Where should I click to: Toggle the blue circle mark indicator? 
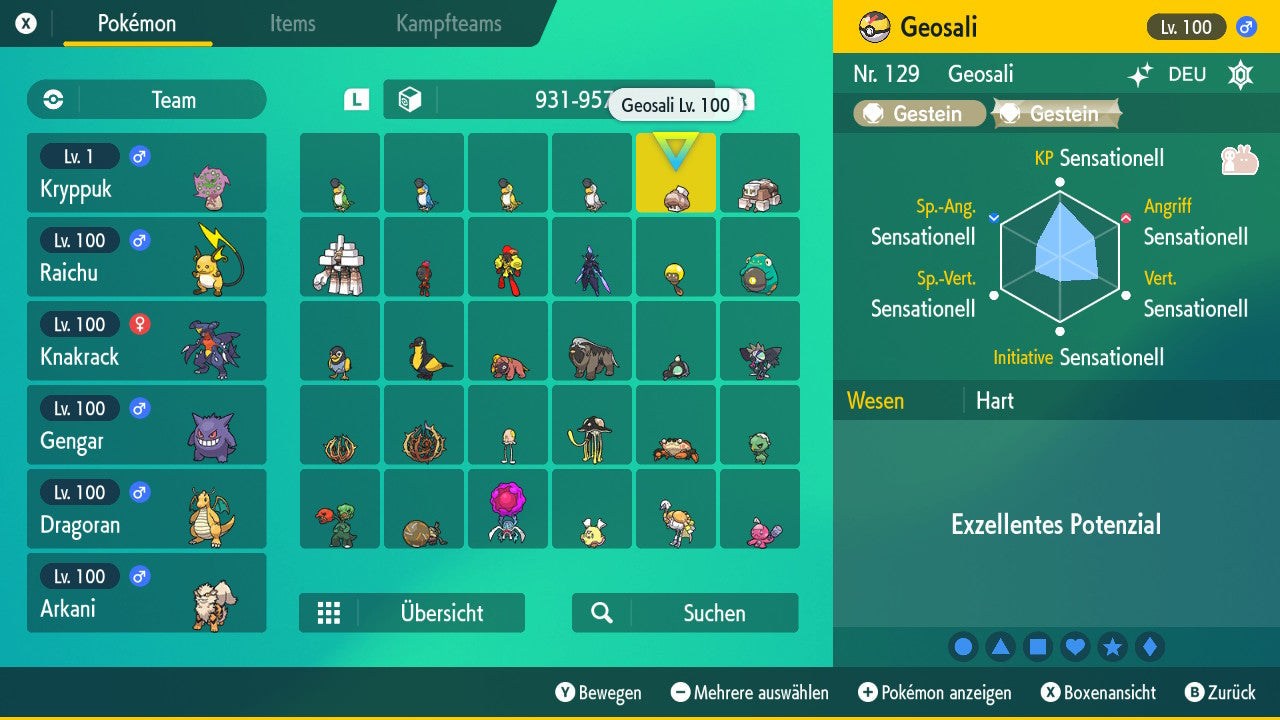(x=963, y=647)
